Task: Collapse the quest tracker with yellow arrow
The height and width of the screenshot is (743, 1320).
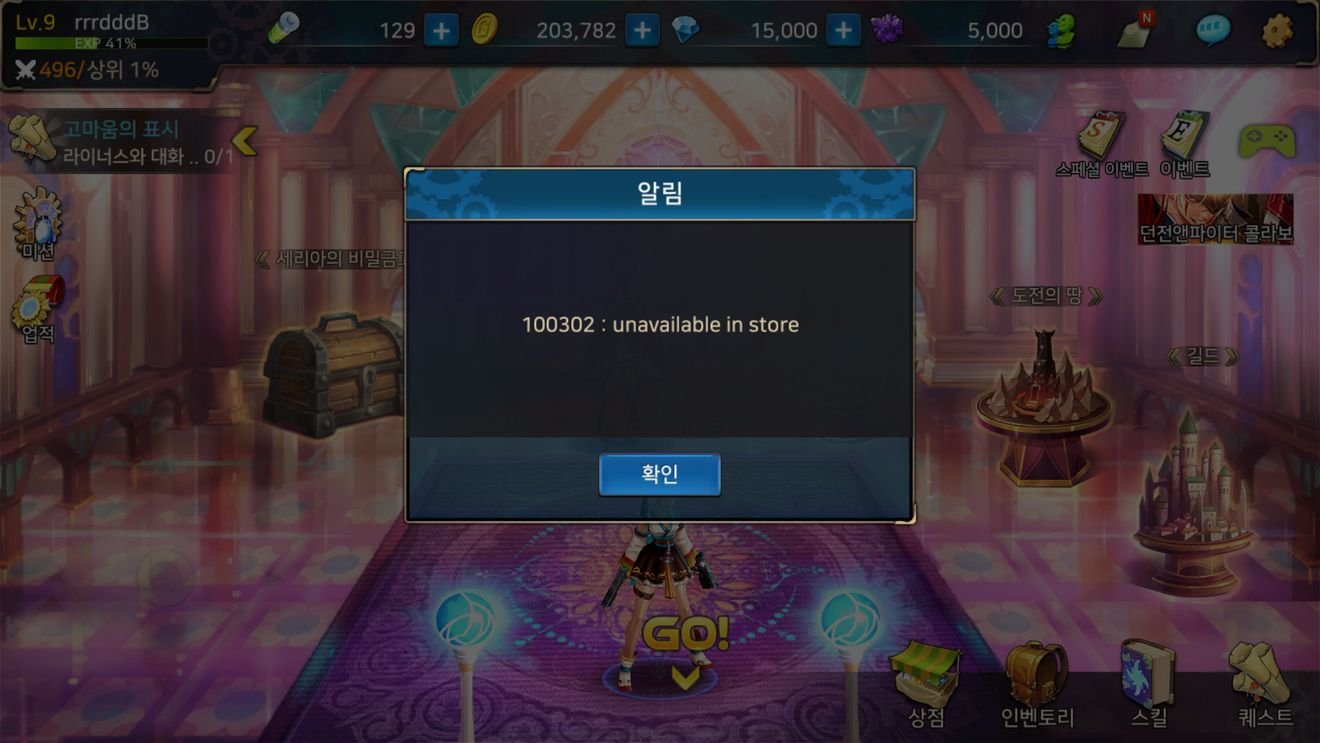Action: (244, 141)
